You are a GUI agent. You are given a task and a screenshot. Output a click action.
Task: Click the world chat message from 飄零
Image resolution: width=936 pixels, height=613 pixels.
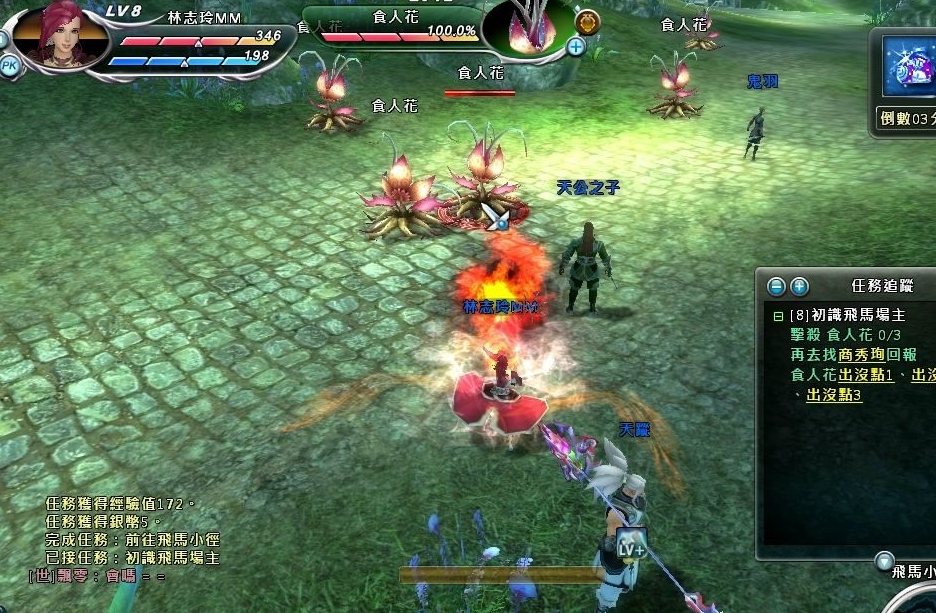point(98,576)
